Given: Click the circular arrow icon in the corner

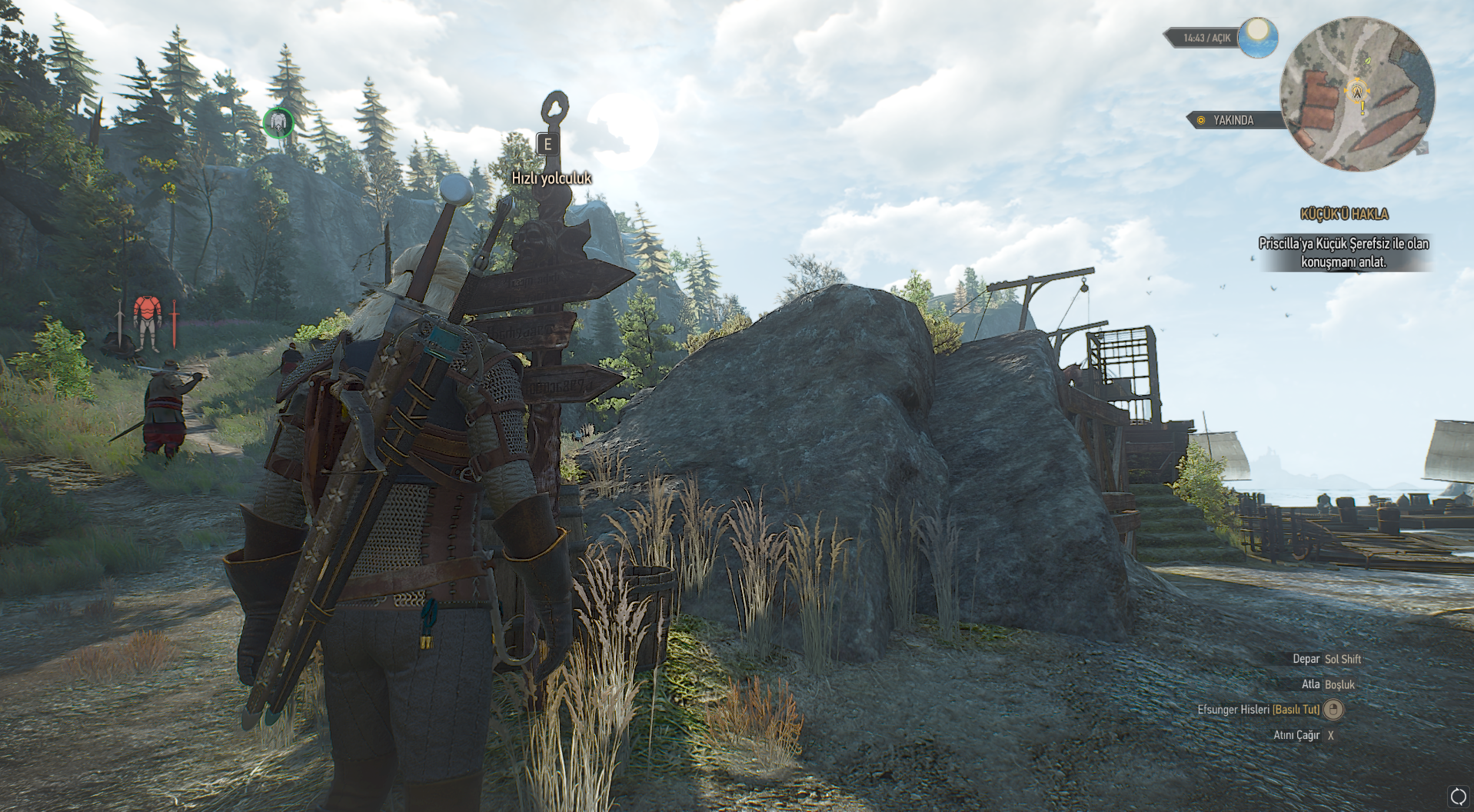Looking at the screenshot, I should click(1458, 797).
